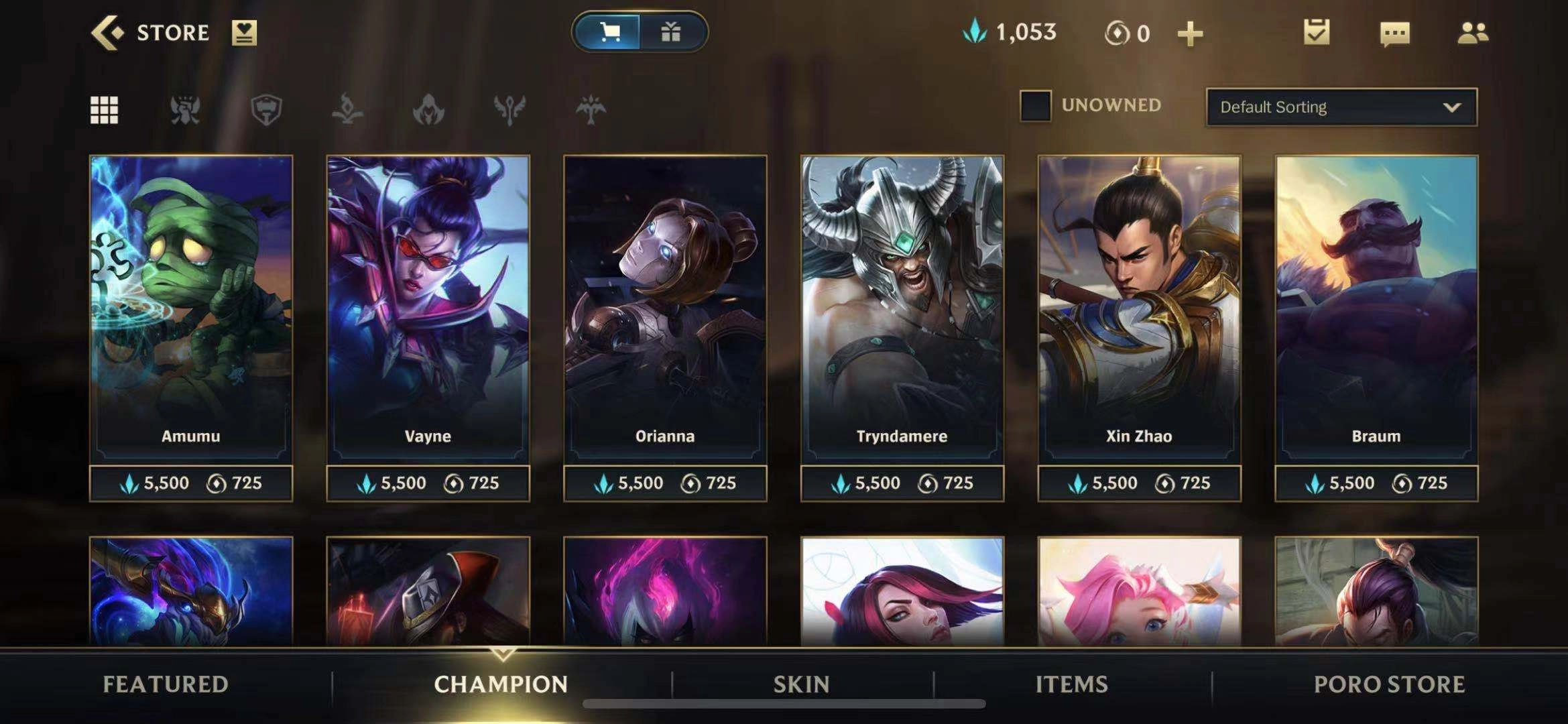Switch to the Skin tab
This screenshot has width=1568, height=724.
pyautogui.click(x=802, y=684)
